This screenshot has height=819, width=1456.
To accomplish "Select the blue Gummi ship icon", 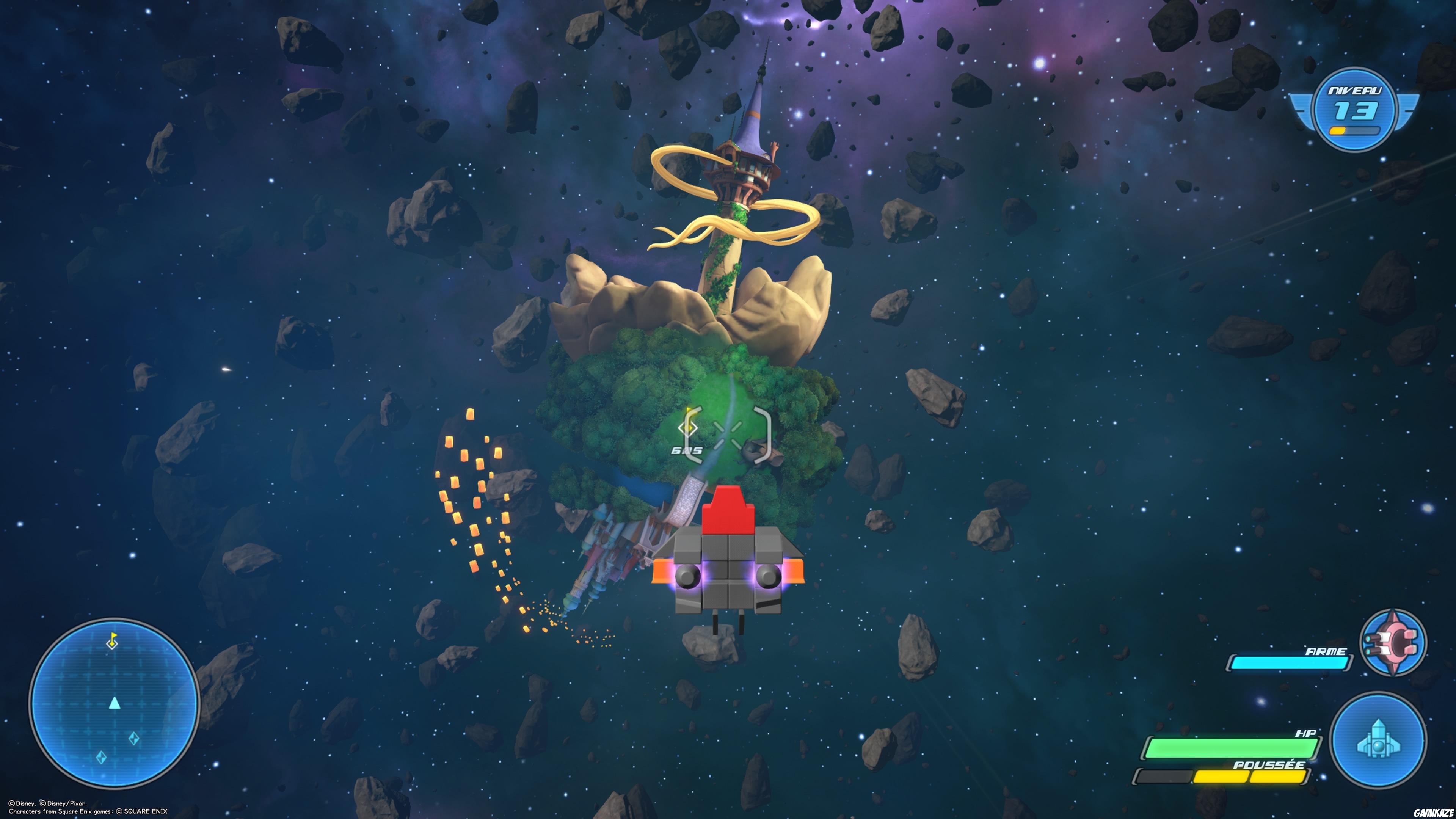I will tap(1378, 739).
